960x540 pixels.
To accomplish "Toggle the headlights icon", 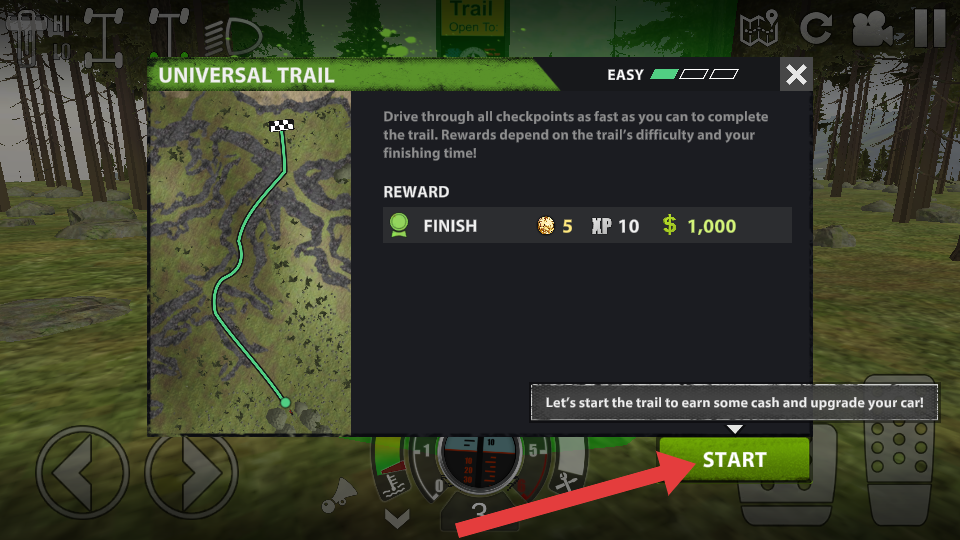I will click(x=232, y=36).
